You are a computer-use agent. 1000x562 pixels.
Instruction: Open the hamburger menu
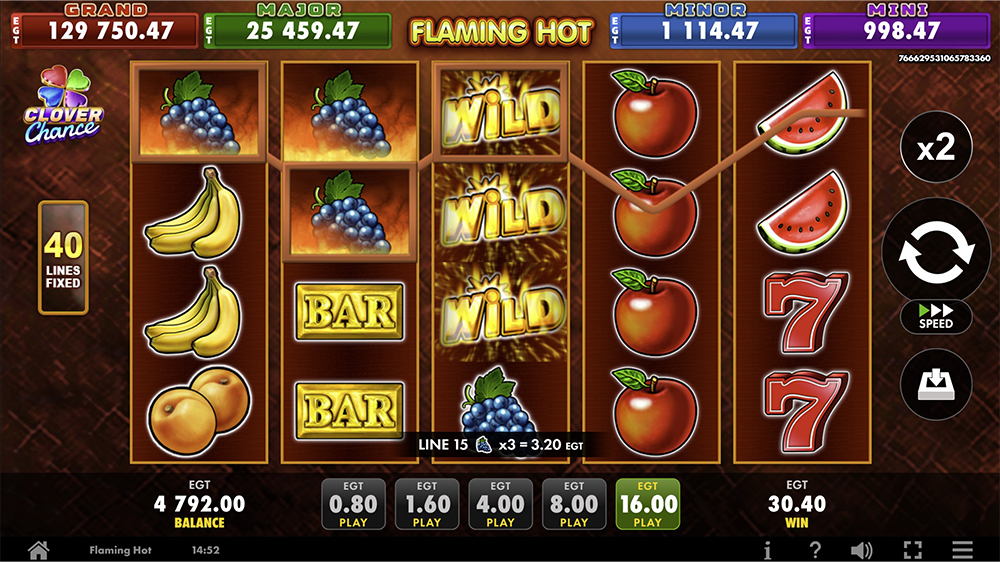point(962,550)
